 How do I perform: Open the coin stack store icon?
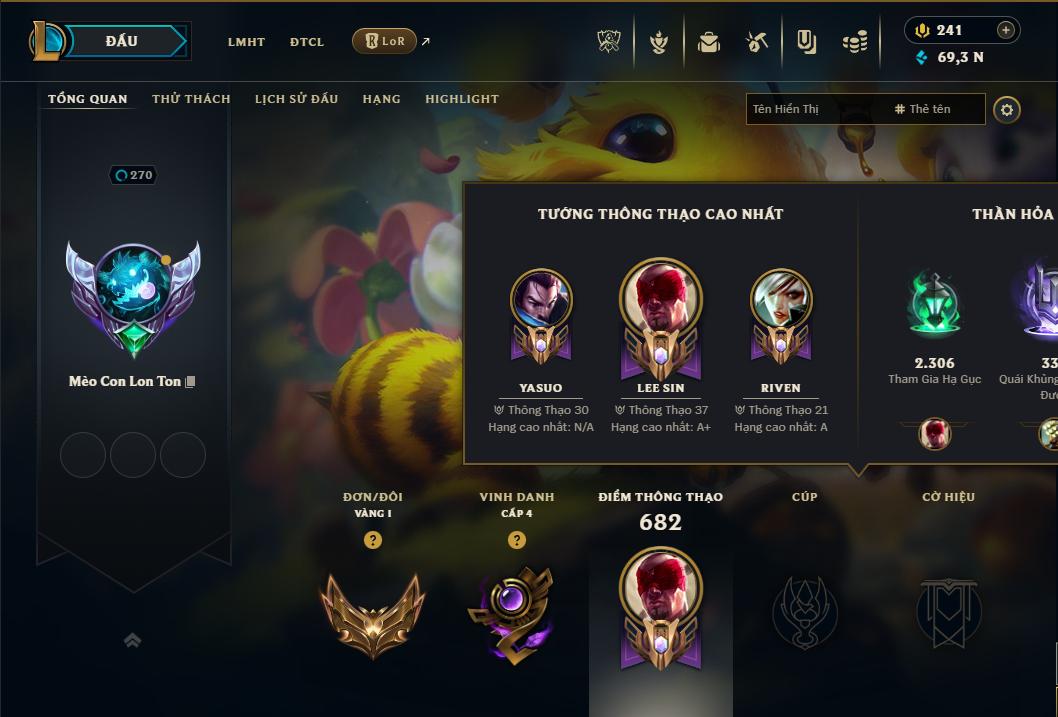point(854,42)
